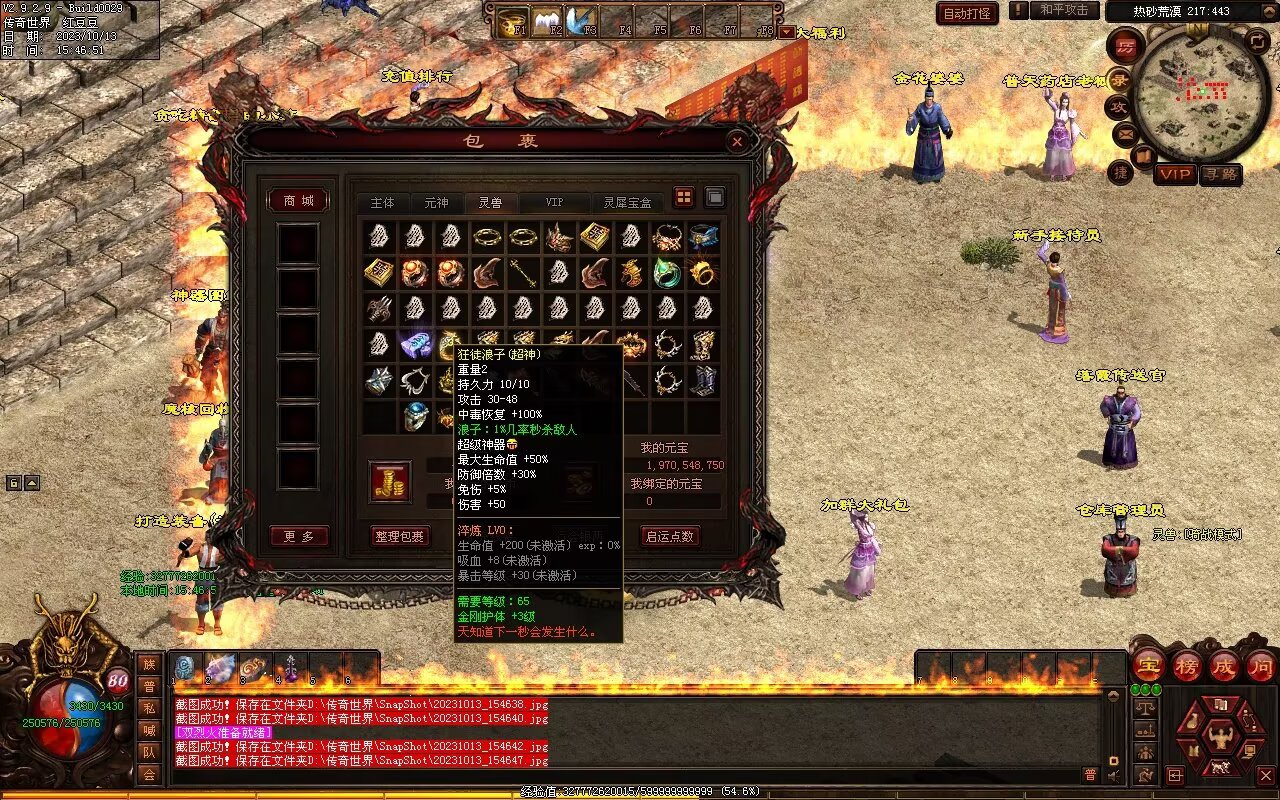Click the 更多 button

(299, 536)
